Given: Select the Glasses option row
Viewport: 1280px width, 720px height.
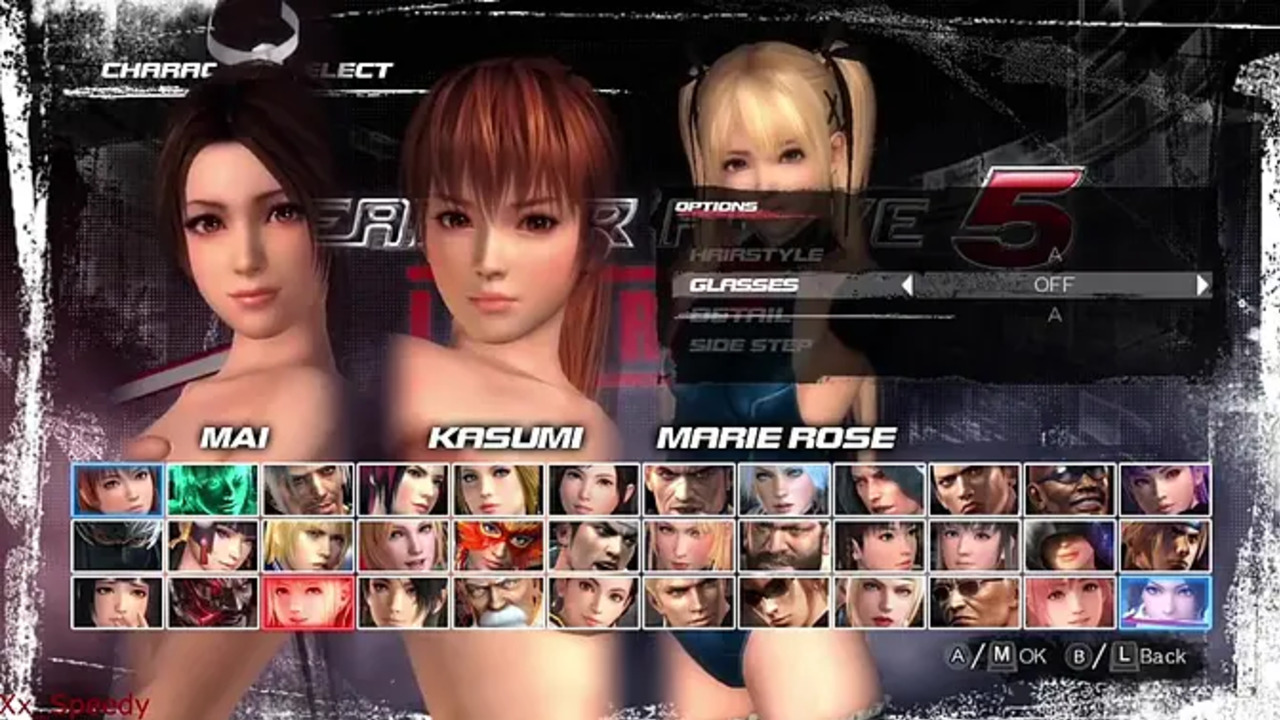Looking at the screenshot, I should 745,285.
